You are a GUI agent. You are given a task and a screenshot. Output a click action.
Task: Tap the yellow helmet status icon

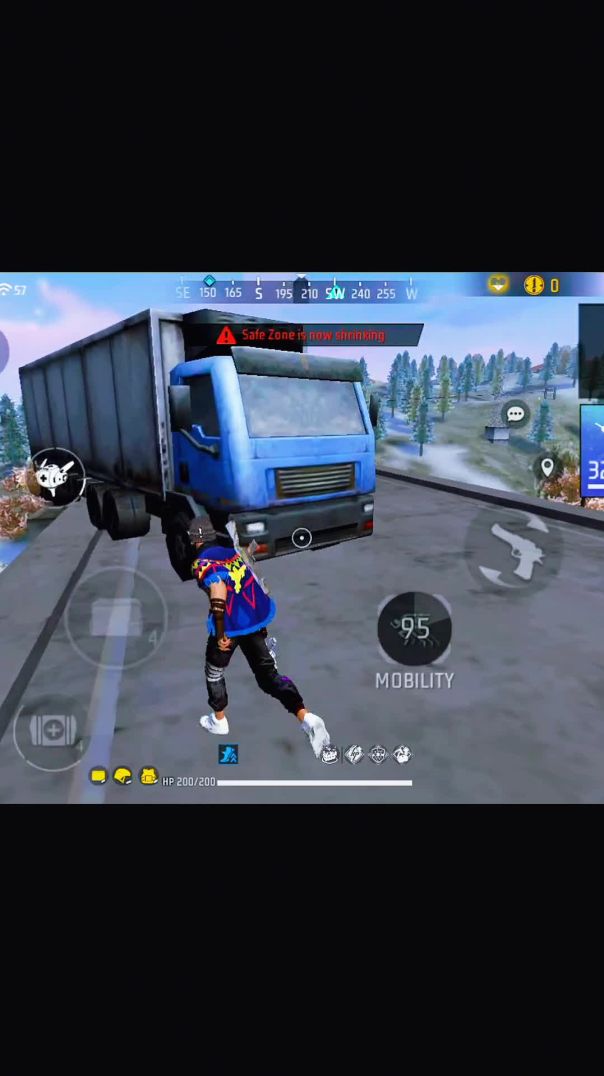123,776
